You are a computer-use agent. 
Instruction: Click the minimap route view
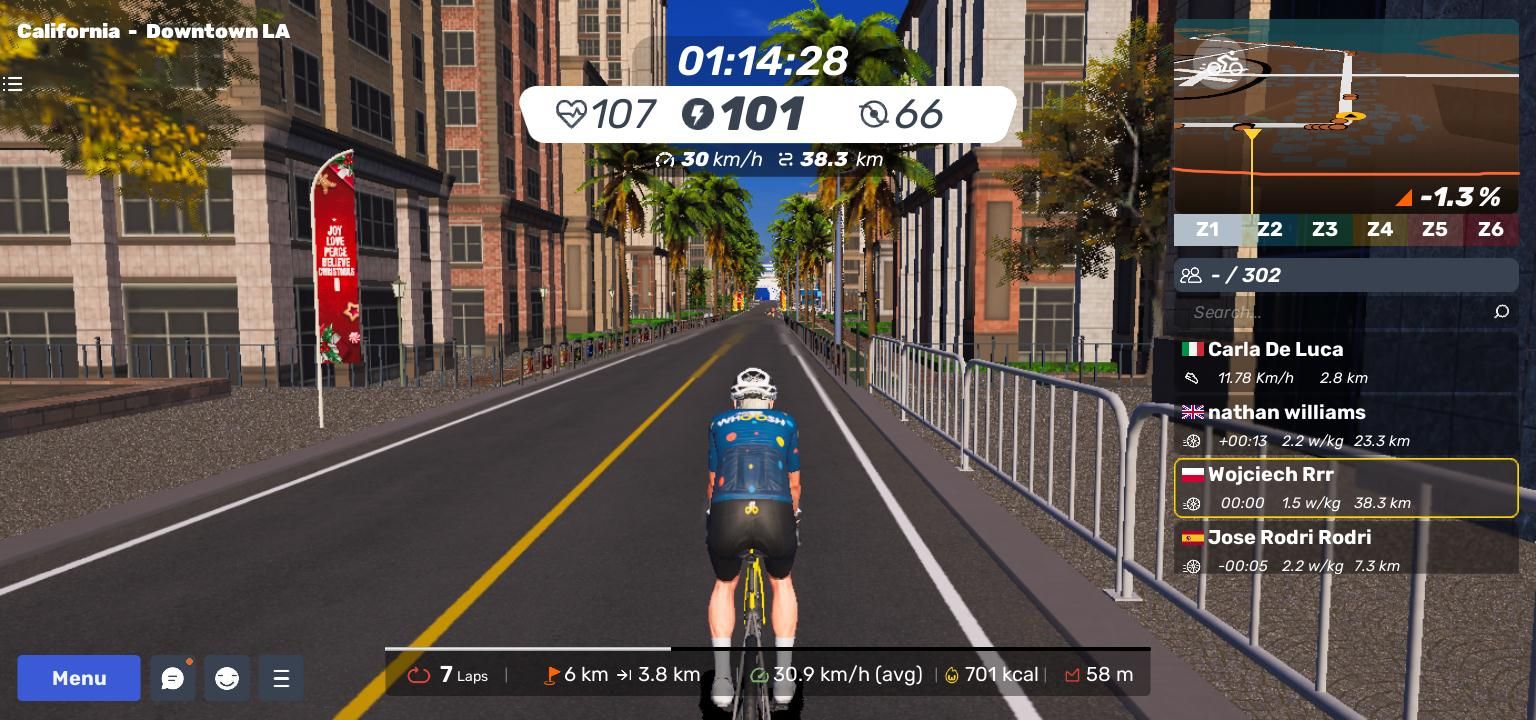tap(1345, 115)
